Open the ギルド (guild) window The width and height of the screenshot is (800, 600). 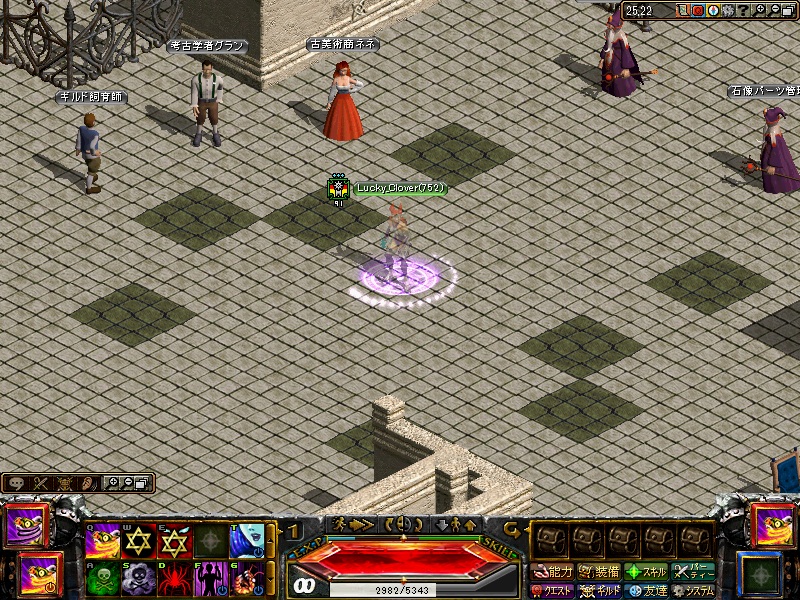(x=600, y=590)
